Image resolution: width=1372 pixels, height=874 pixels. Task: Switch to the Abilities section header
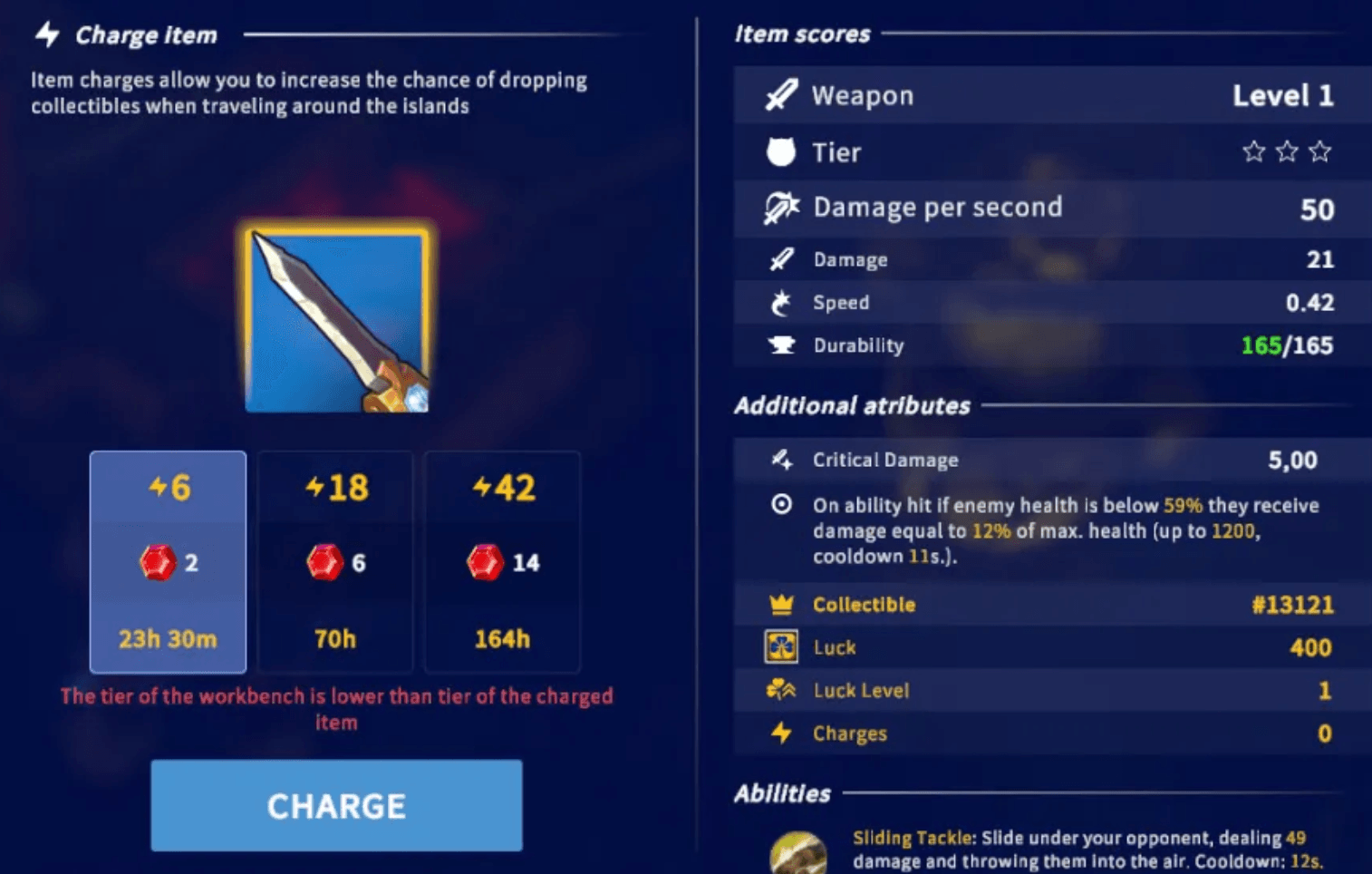click(x=781, y=792)
